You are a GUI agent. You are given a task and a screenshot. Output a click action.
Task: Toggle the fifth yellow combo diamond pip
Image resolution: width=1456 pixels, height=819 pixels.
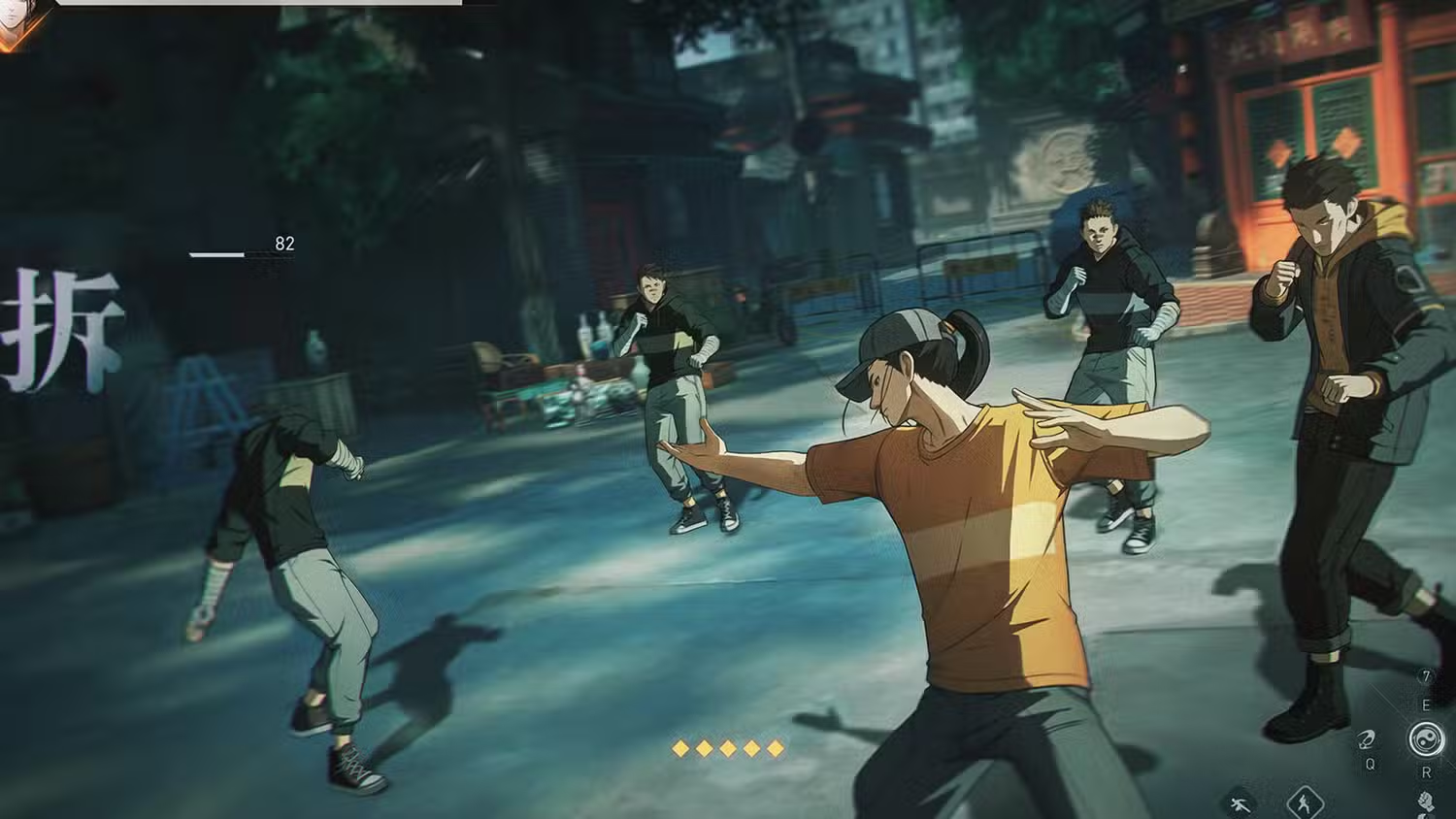(x=774, y=748)
